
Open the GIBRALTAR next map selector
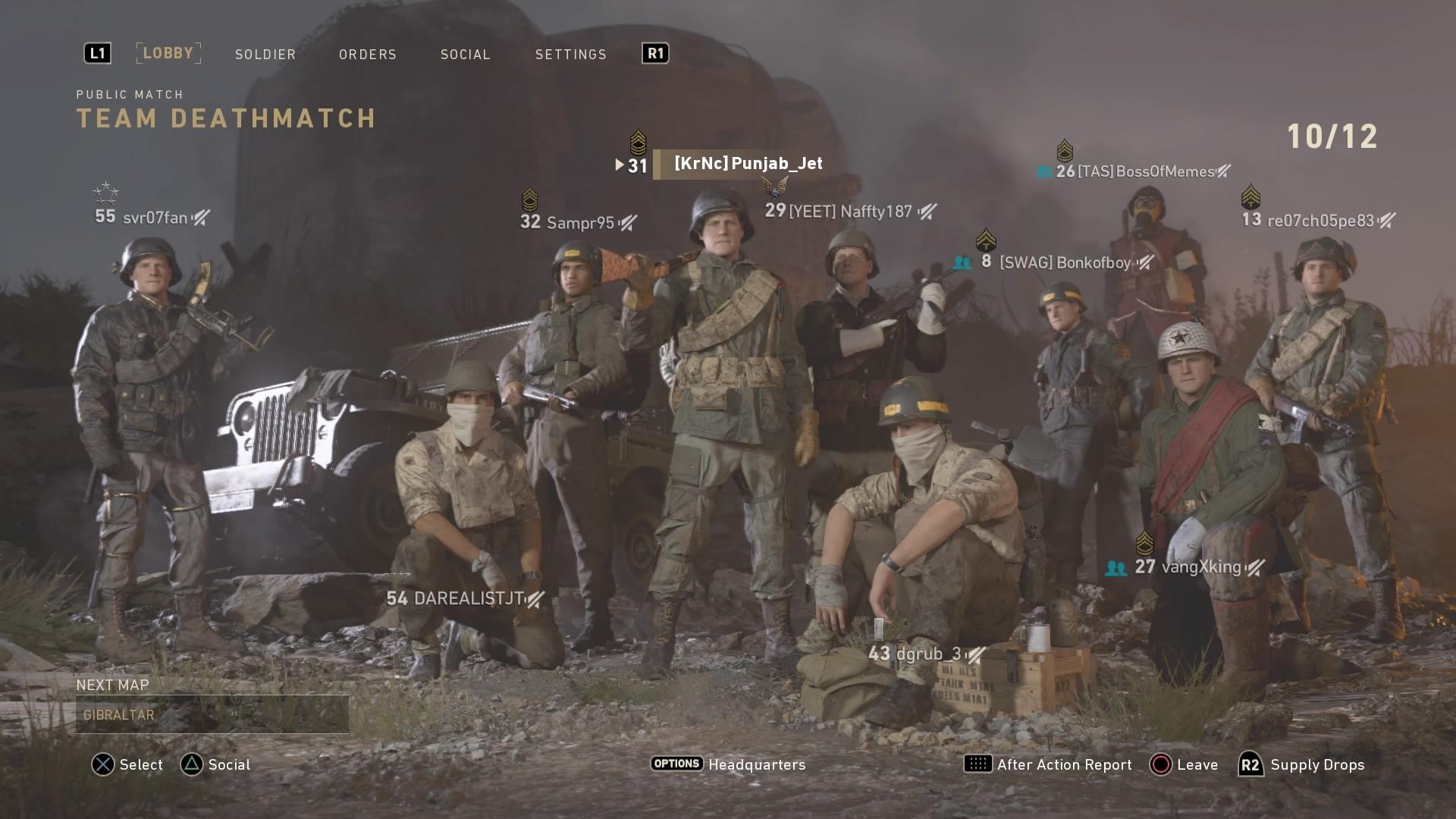click(212, 714)
